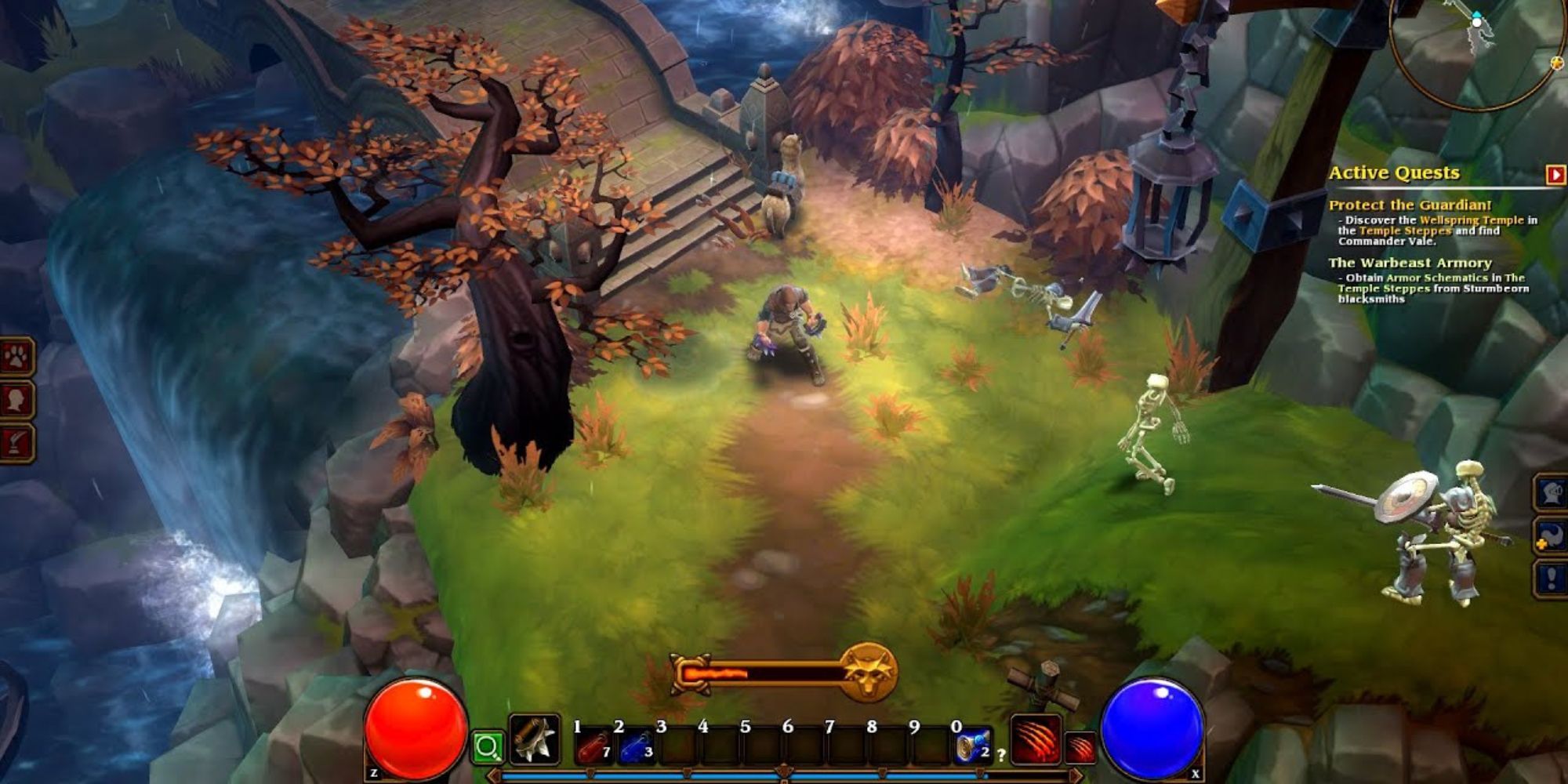Image resolution: width=1568 pixels, height=784 pixels.
Task: Click the quill journal icon on left sidebar
Action: pyautogui.click(x=16, y=439)
